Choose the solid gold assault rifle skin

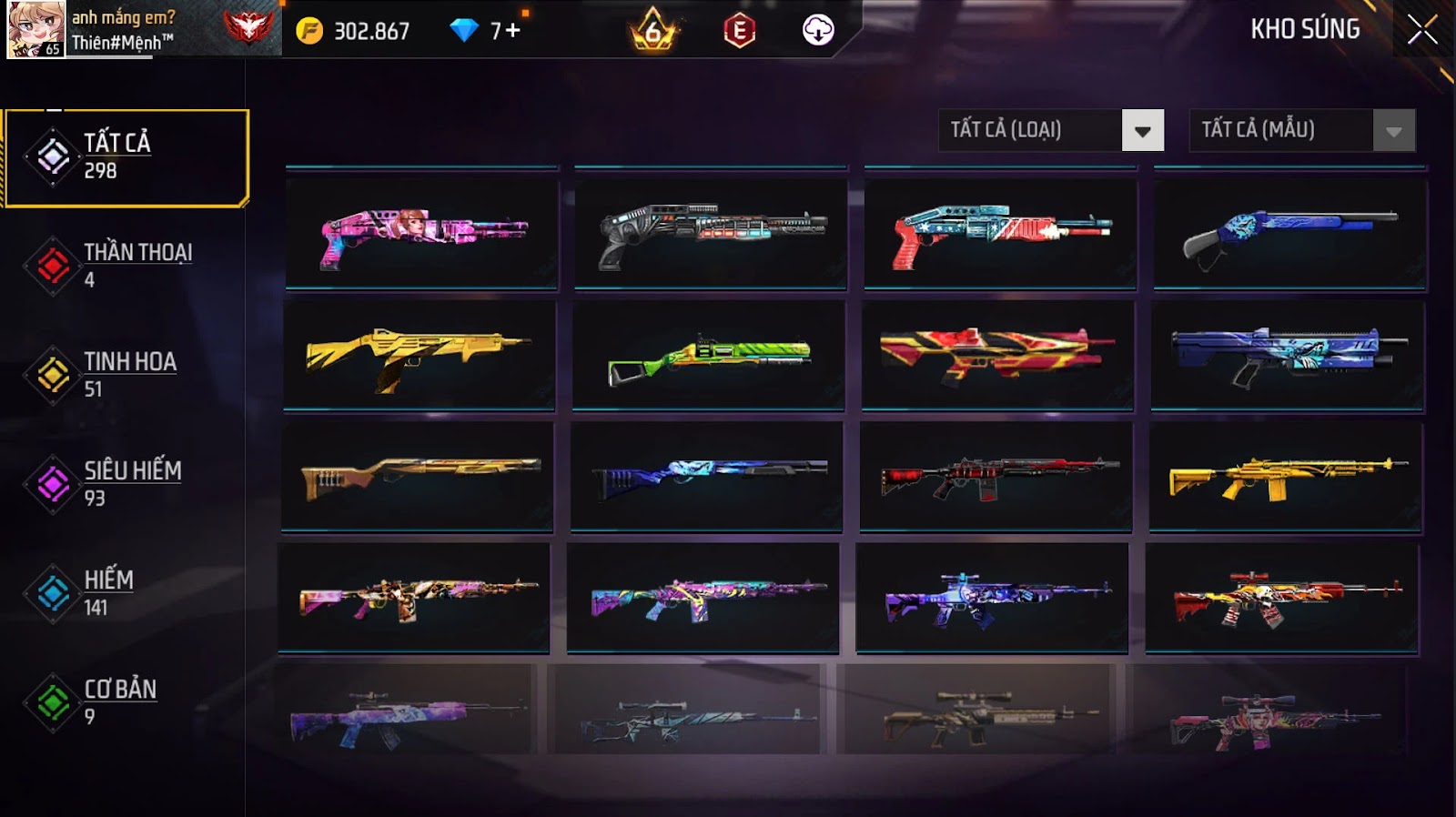[x=1287, y=478]
